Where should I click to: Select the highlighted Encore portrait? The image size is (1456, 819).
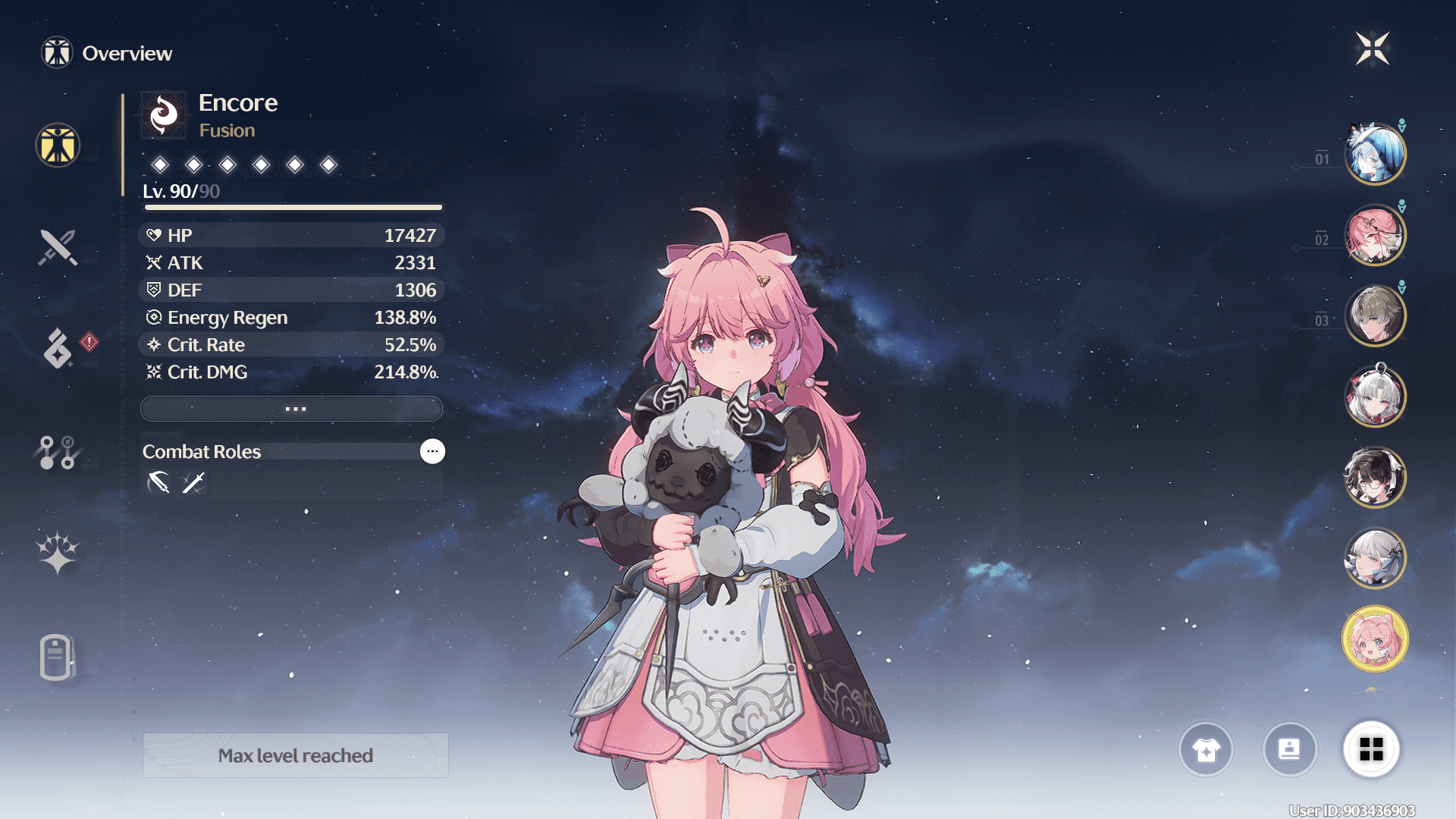(x=1375, y=639)
